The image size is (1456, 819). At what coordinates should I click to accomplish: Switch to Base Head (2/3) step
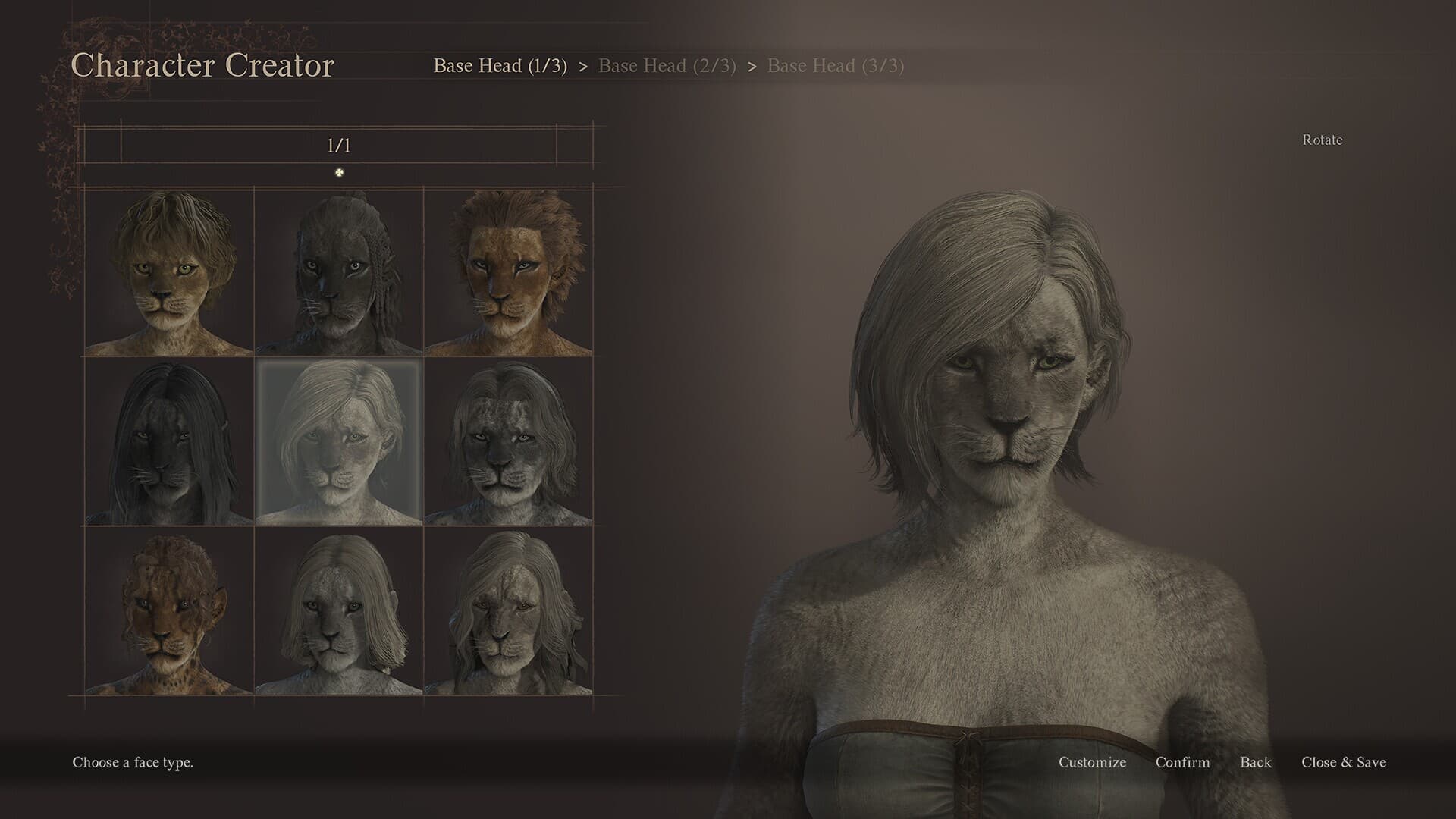click(667, 67)
